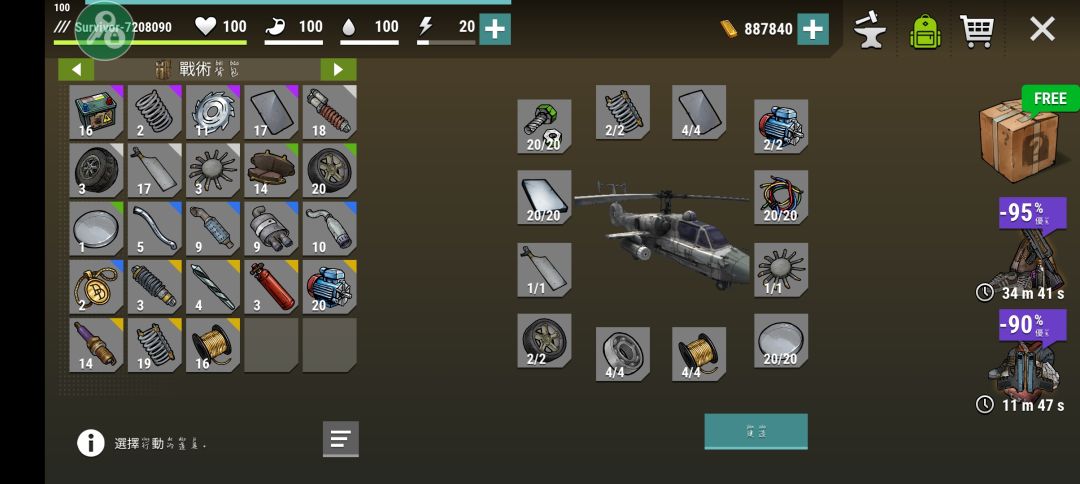Choose the ball bearing recipe slot
This screenshot has width=1080, height=484.
[622, 354]
